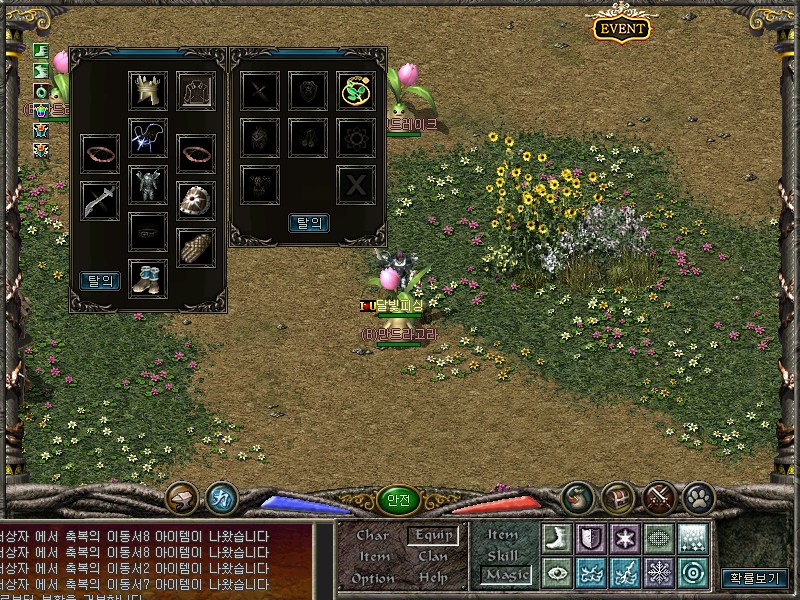Image resolution: width=800 pixels, height=600 pixels.
Task: Click the equipped round shield slot
Action: [x=196, y=199]
